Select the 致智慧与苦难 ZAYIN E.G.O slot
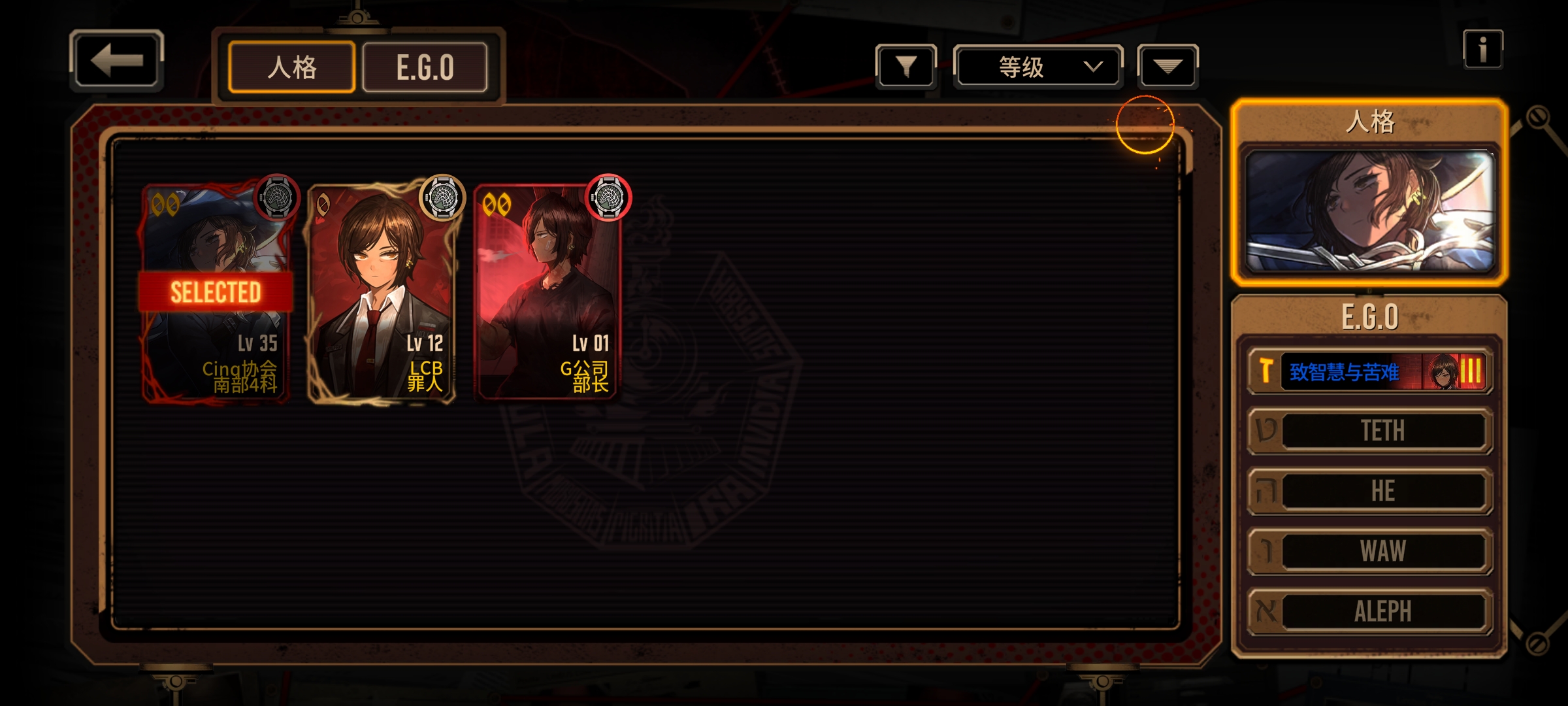The height and width of the screenshot is (706, 1568). 1369,372
